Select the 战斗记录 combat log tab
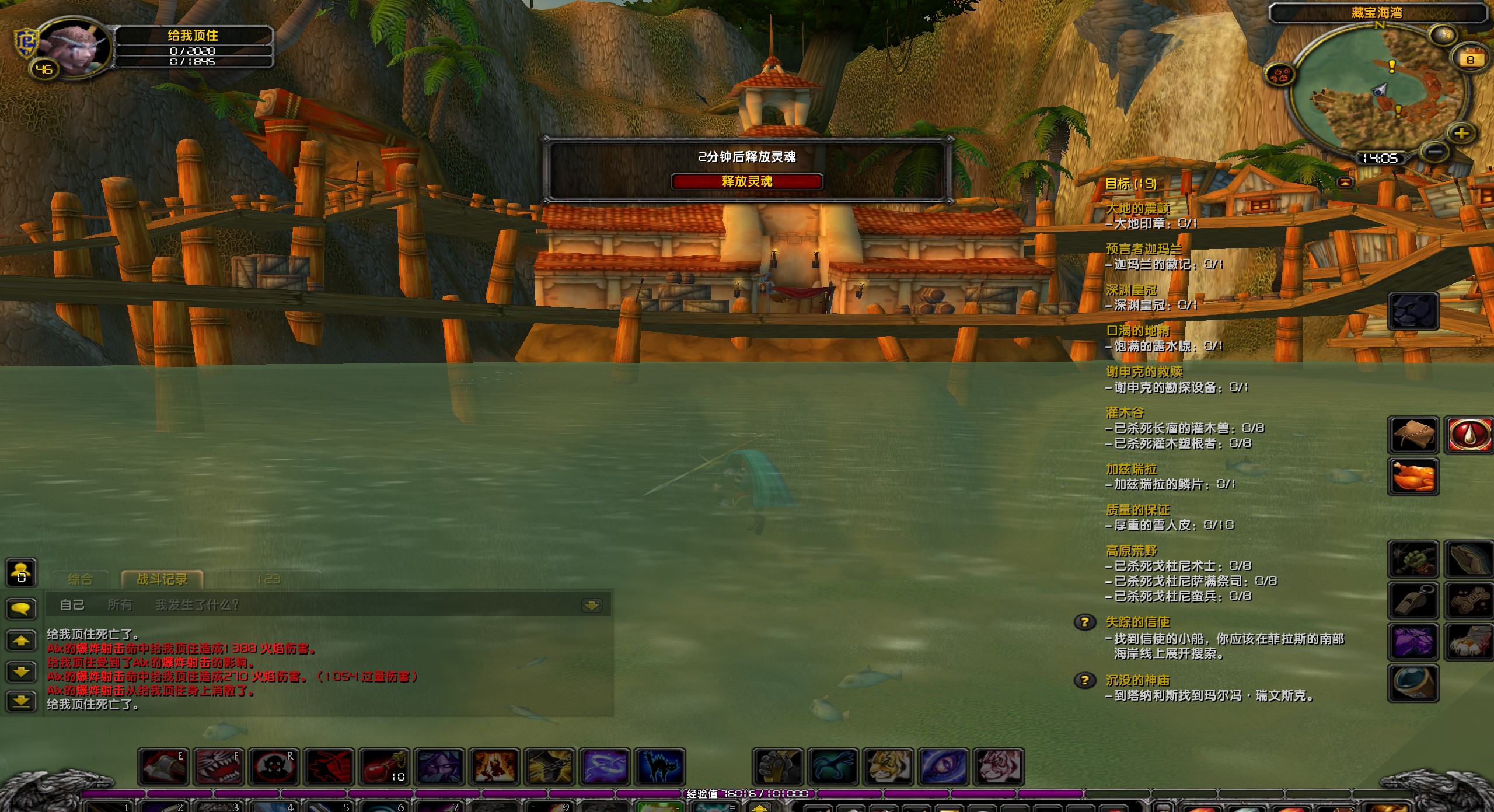This screenshot has width=1494, height=812. pyautogui.click(x=162, y=579)
